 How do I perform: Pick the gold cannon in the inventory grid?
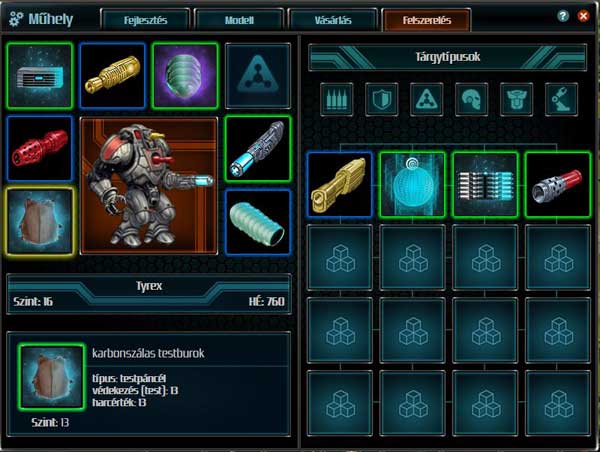click(339, 184)
